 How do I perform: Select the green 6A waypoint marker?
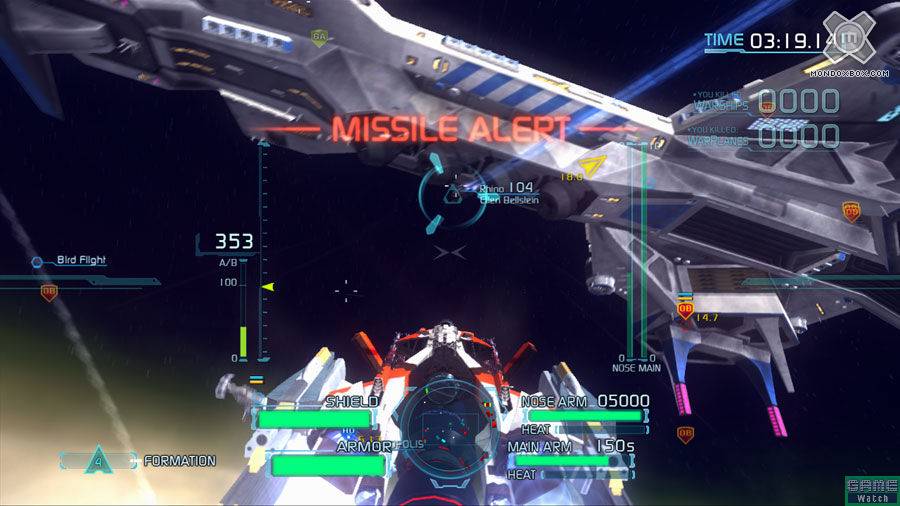319,38
